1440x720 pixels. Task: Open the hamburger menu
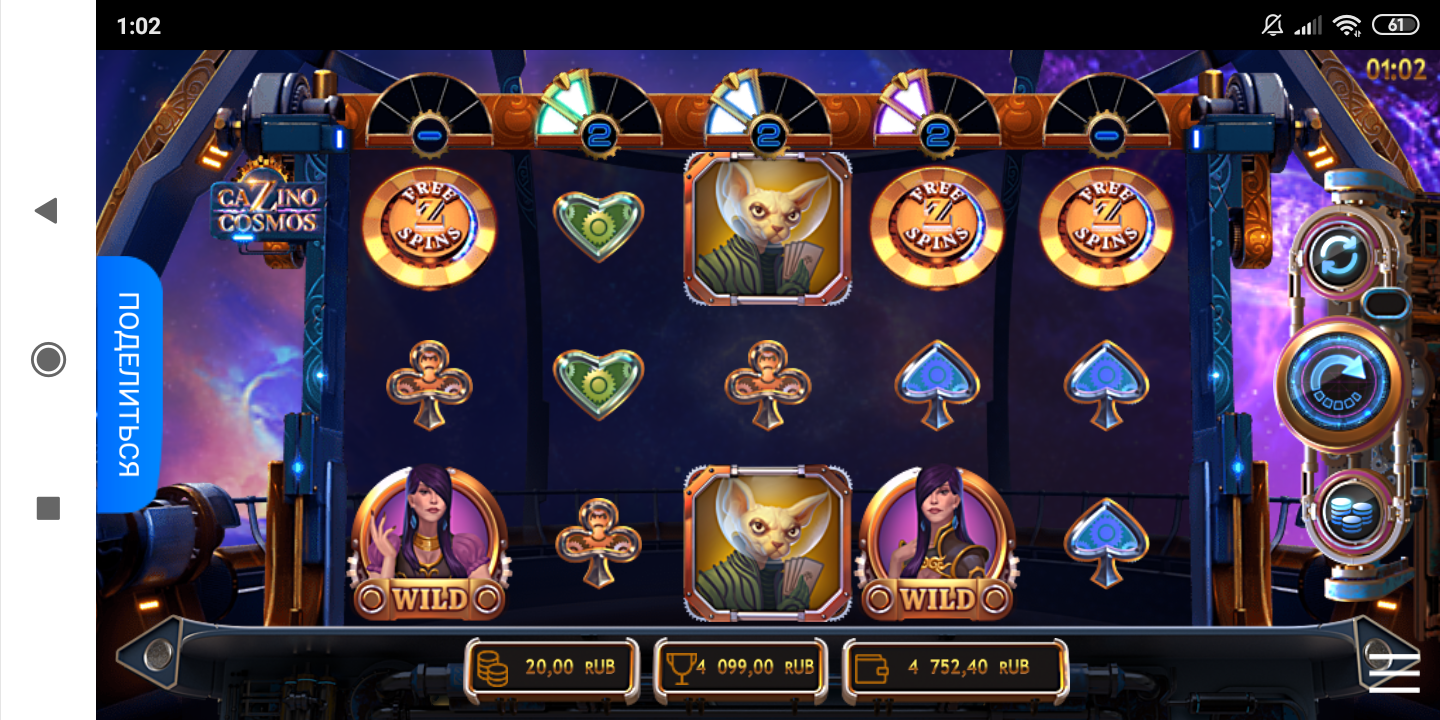click(x=1394, y=673)
